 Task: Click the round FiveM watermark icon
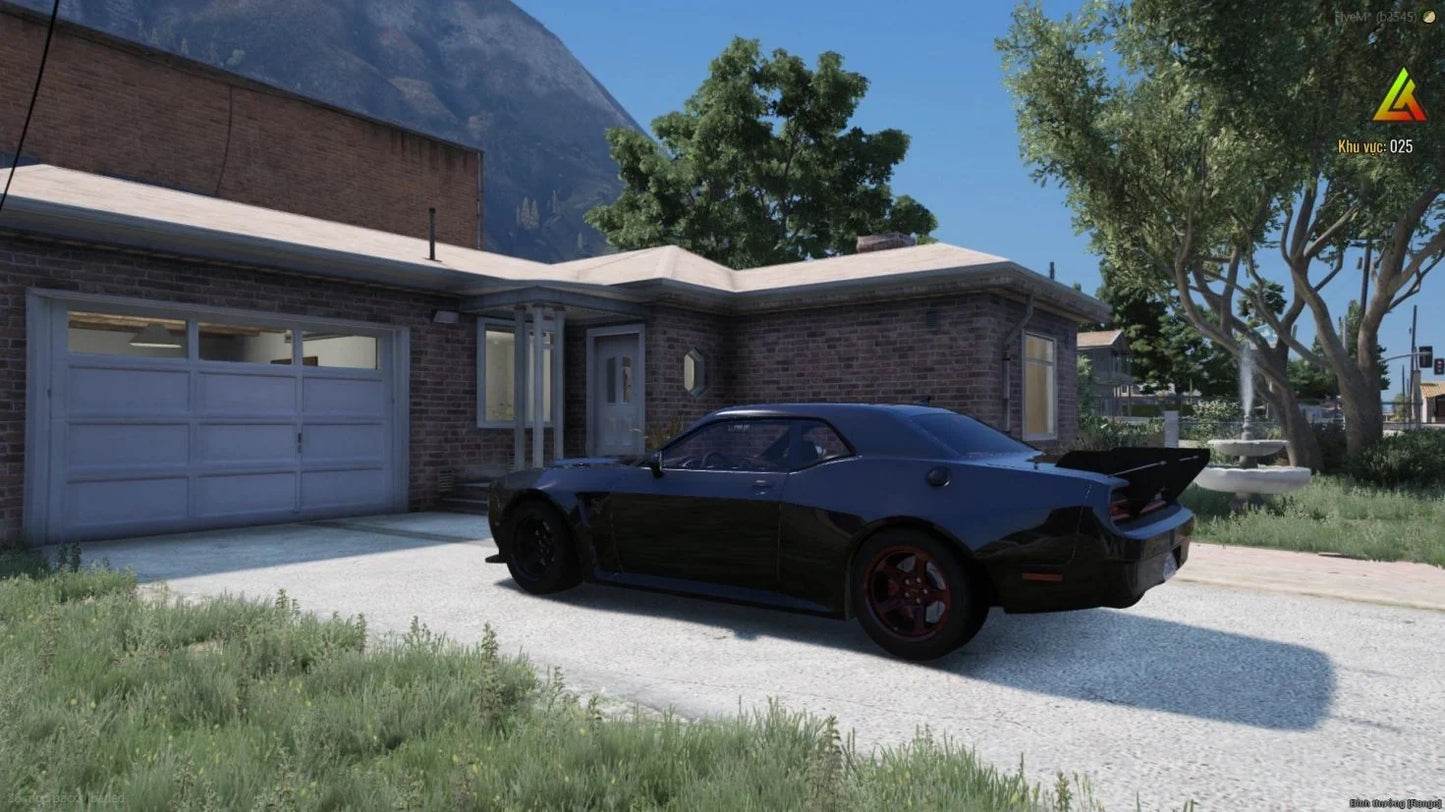tap(1427, 17)
